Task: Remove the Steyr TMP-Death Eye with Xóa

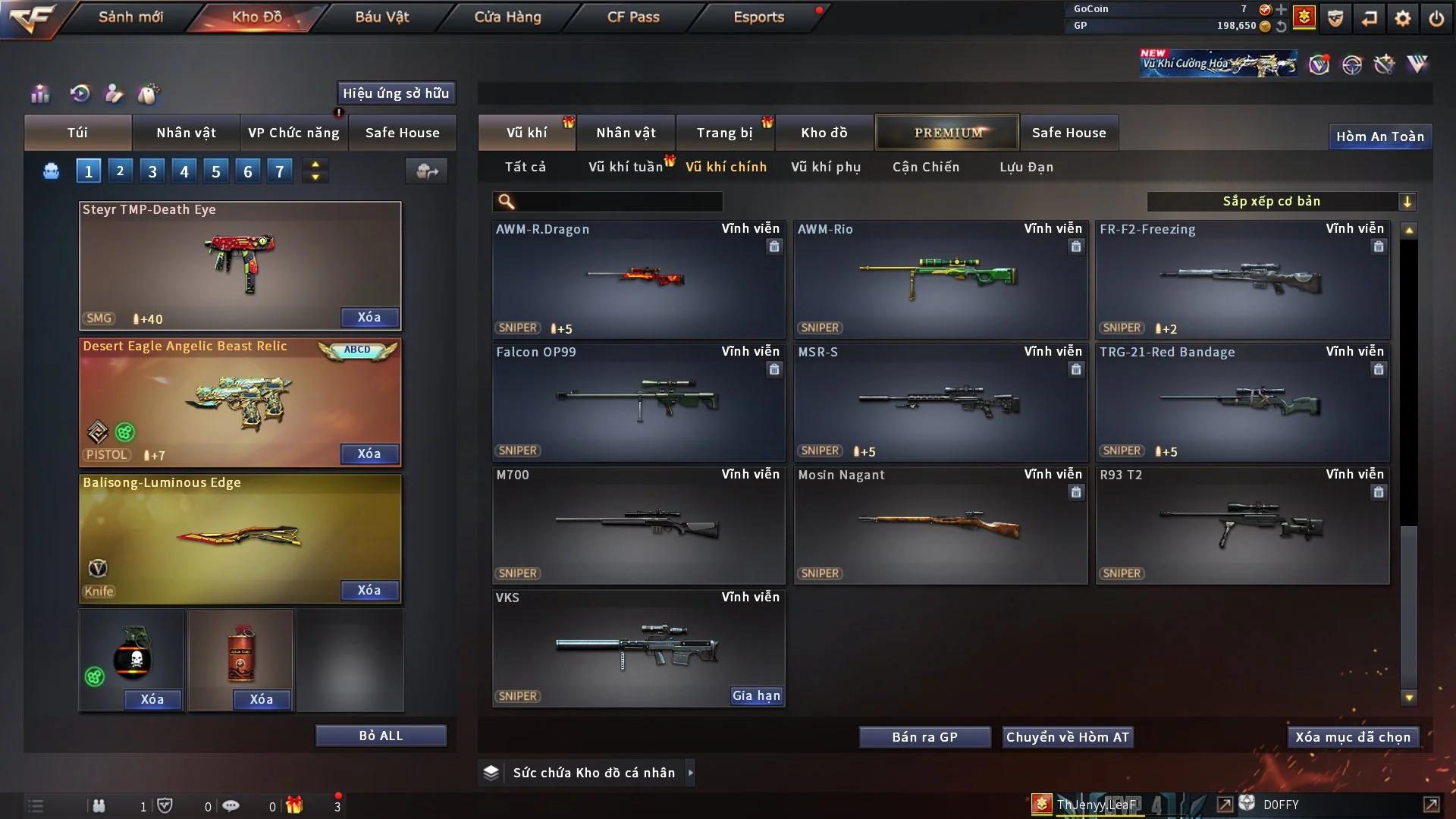Action: (x=369, y=318)
